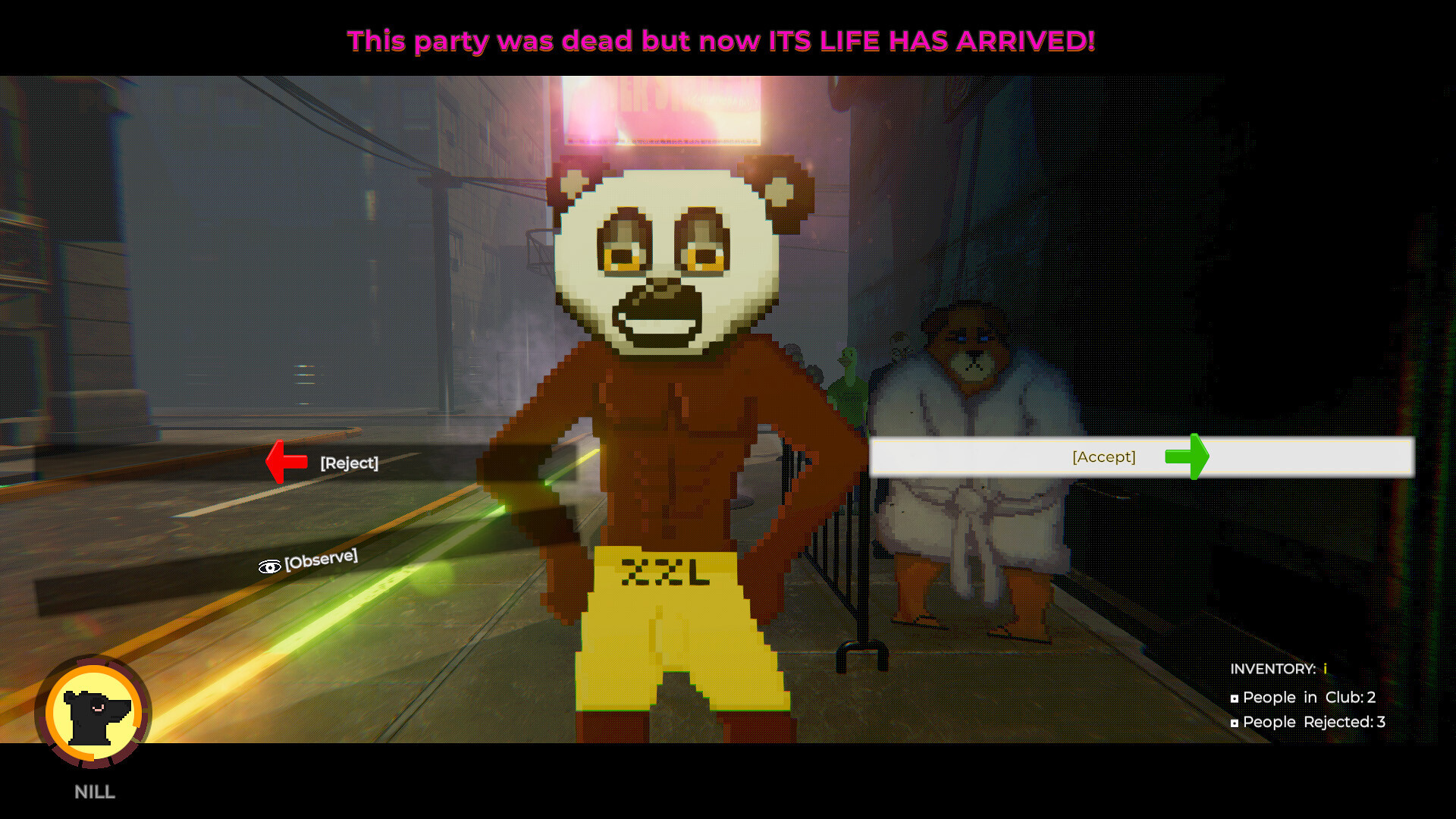Select the red Reject arrow icon
The image size is (1456, 819).
click(287, 460)
